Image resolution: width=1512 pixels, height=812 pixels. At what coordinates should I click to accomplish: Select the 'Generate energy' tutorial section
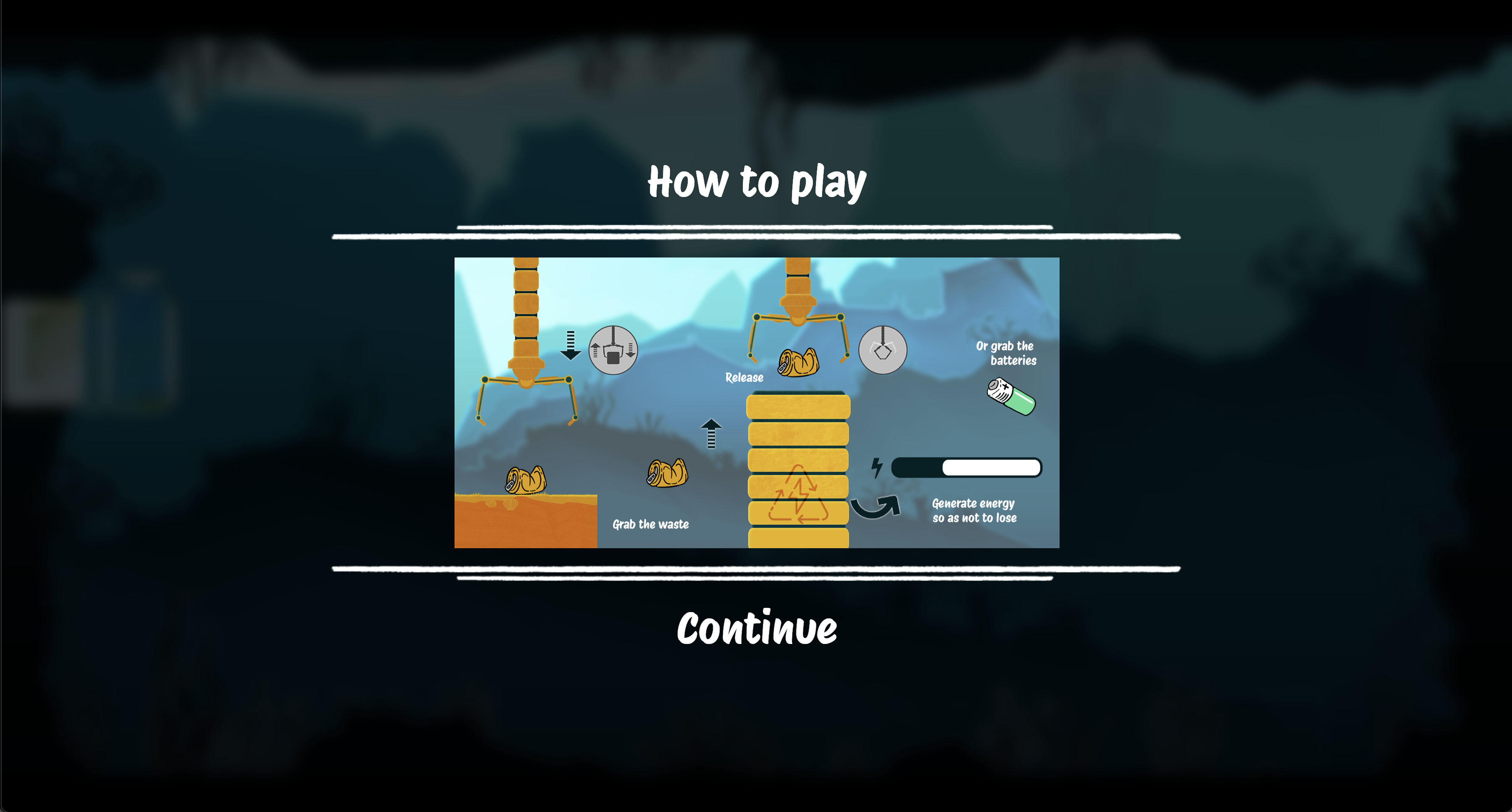(974, 510)
